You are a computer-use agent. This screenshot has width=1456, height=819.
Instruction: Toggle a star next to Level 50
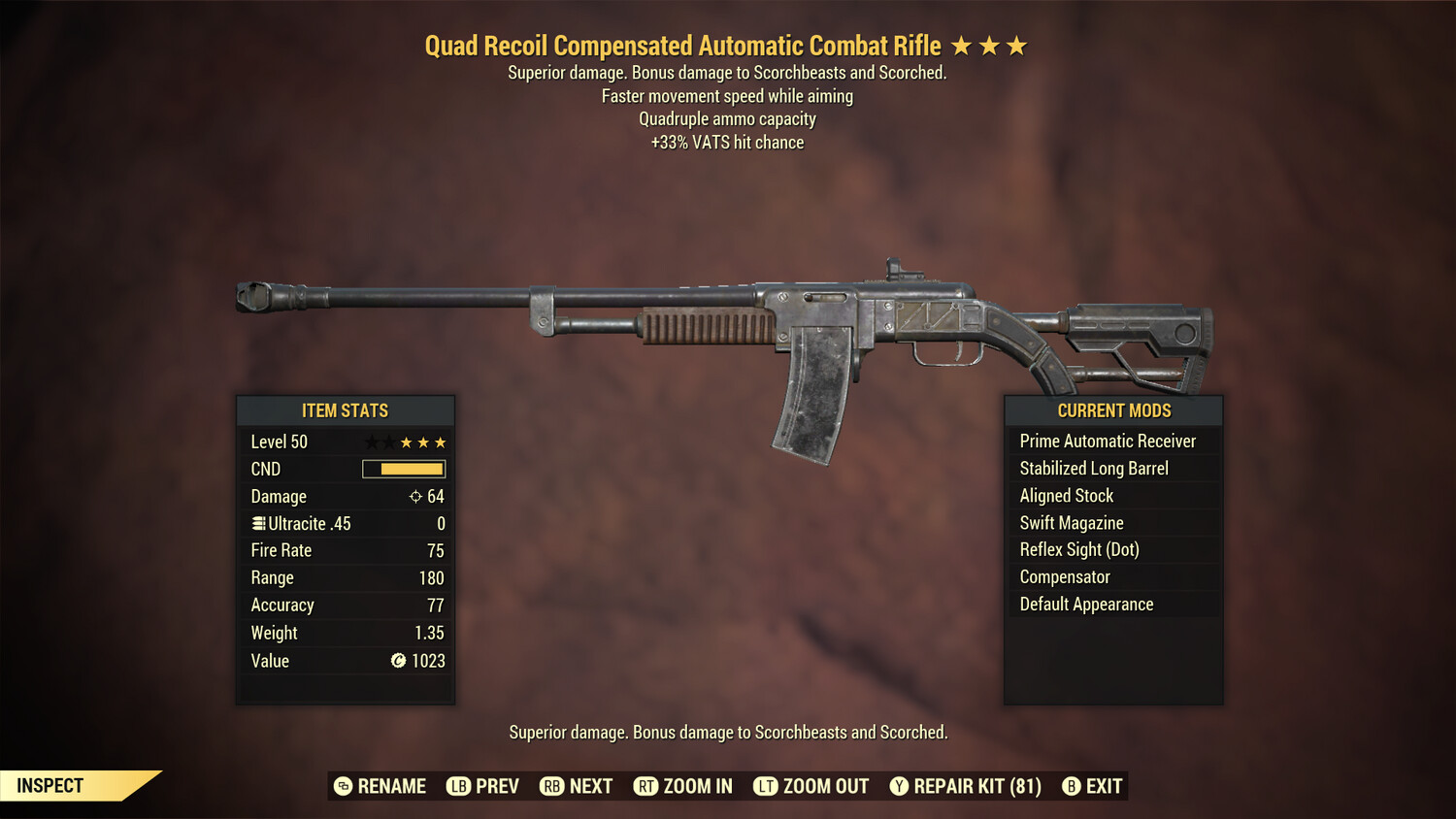406,442
